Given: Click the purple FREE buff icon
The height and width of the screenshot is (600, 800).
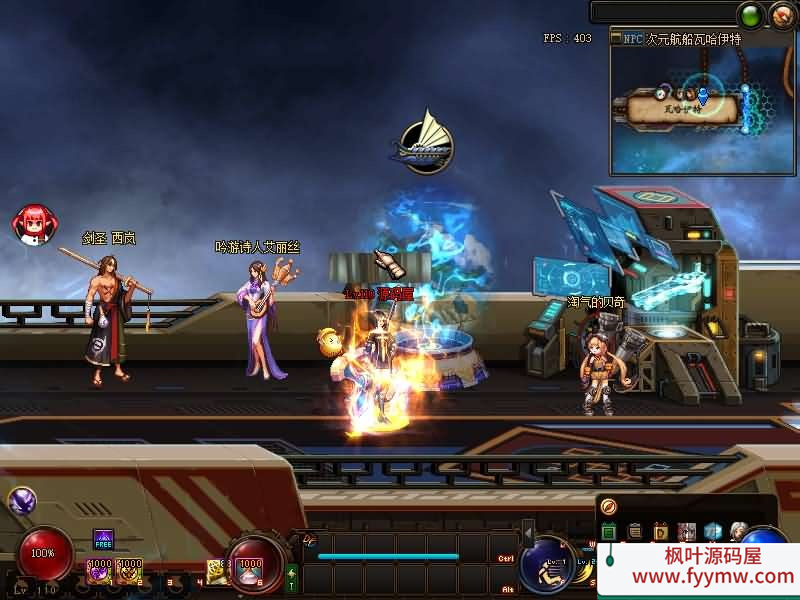Looking at the screenshot, I should (103, 539).
